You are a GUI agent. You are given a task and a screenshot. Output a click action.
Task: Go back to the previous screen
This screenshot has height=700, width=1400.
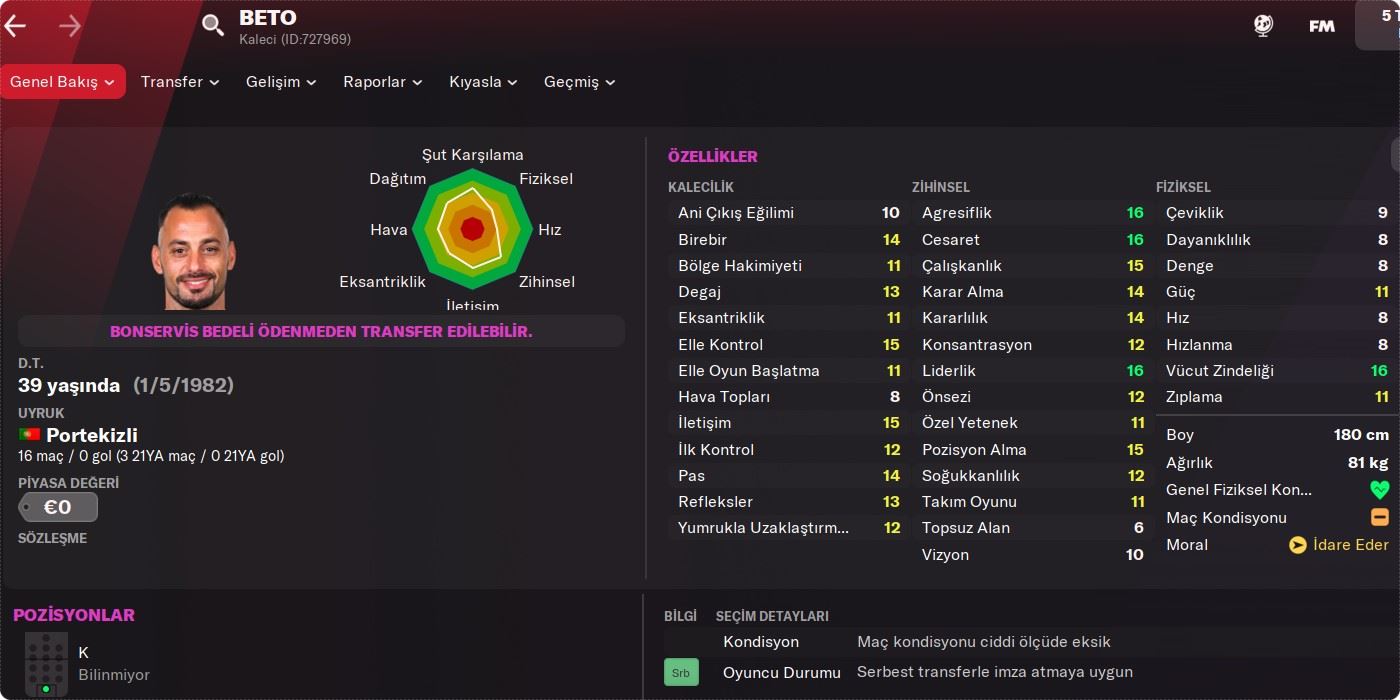click(x=15, y=26)
